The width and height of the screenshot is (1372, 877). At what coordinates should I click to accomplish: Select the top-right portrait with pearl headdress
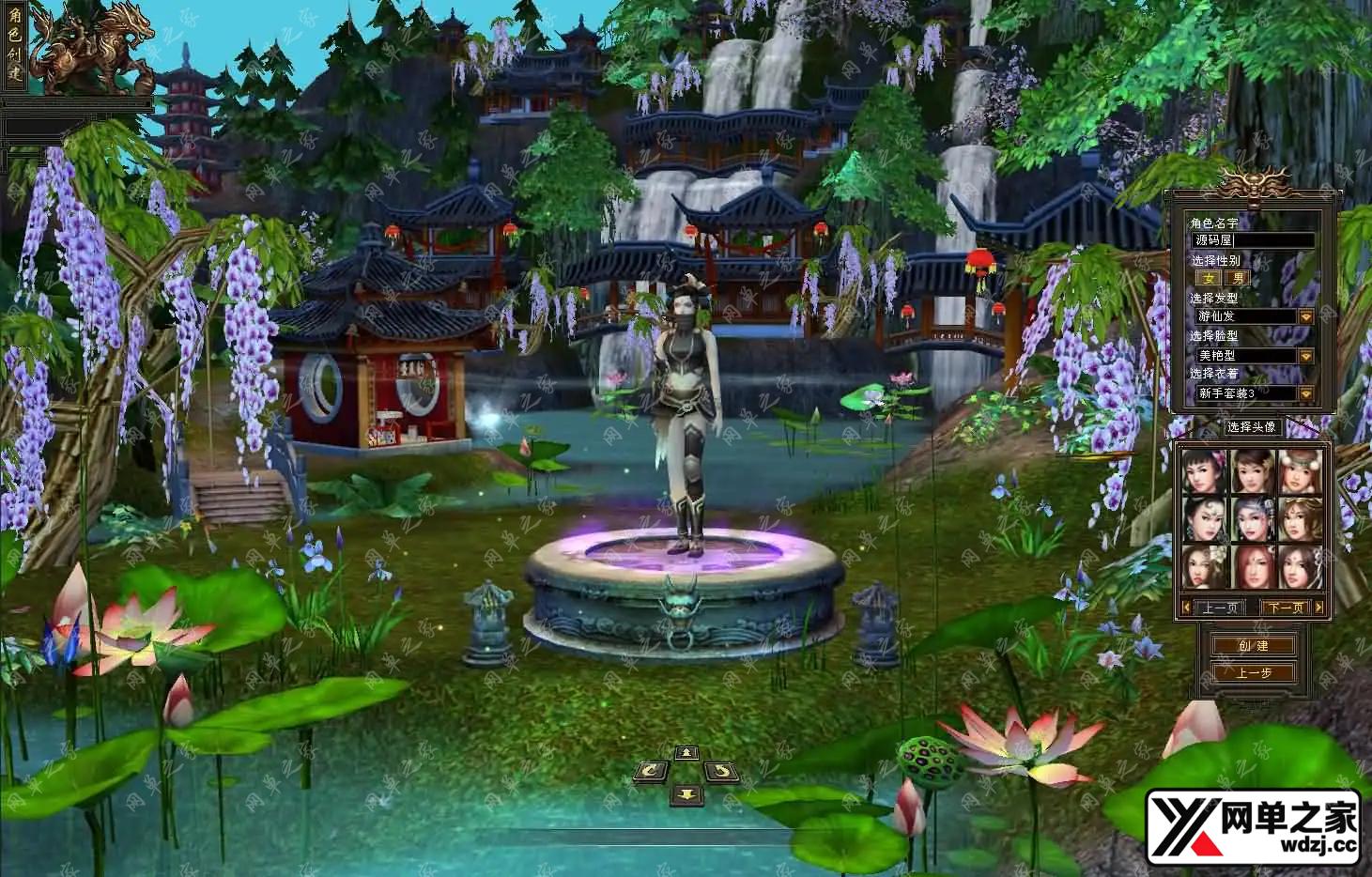coord(1300,472)
